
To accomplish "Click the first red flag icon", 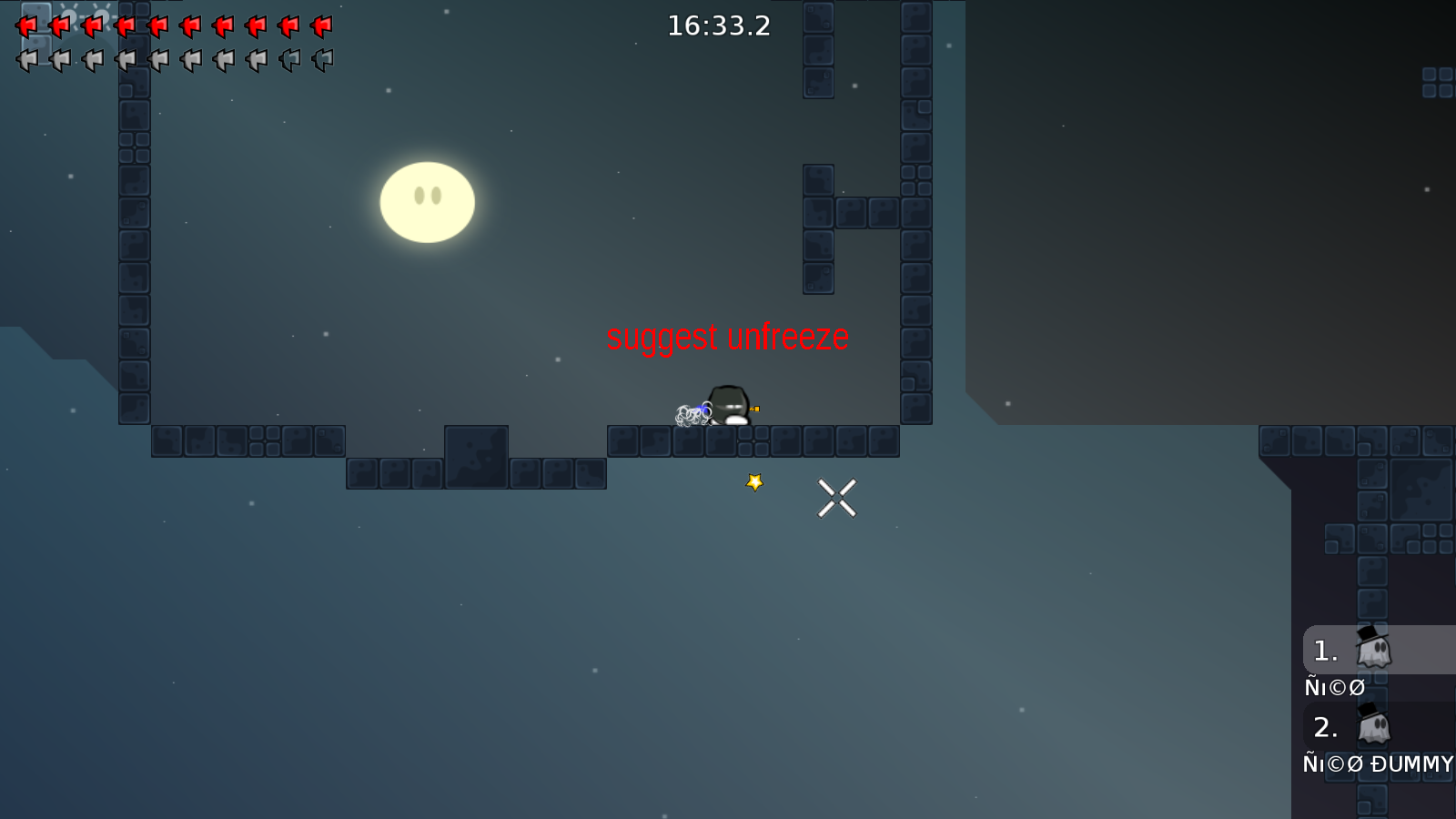I will [x=25, y=26].
